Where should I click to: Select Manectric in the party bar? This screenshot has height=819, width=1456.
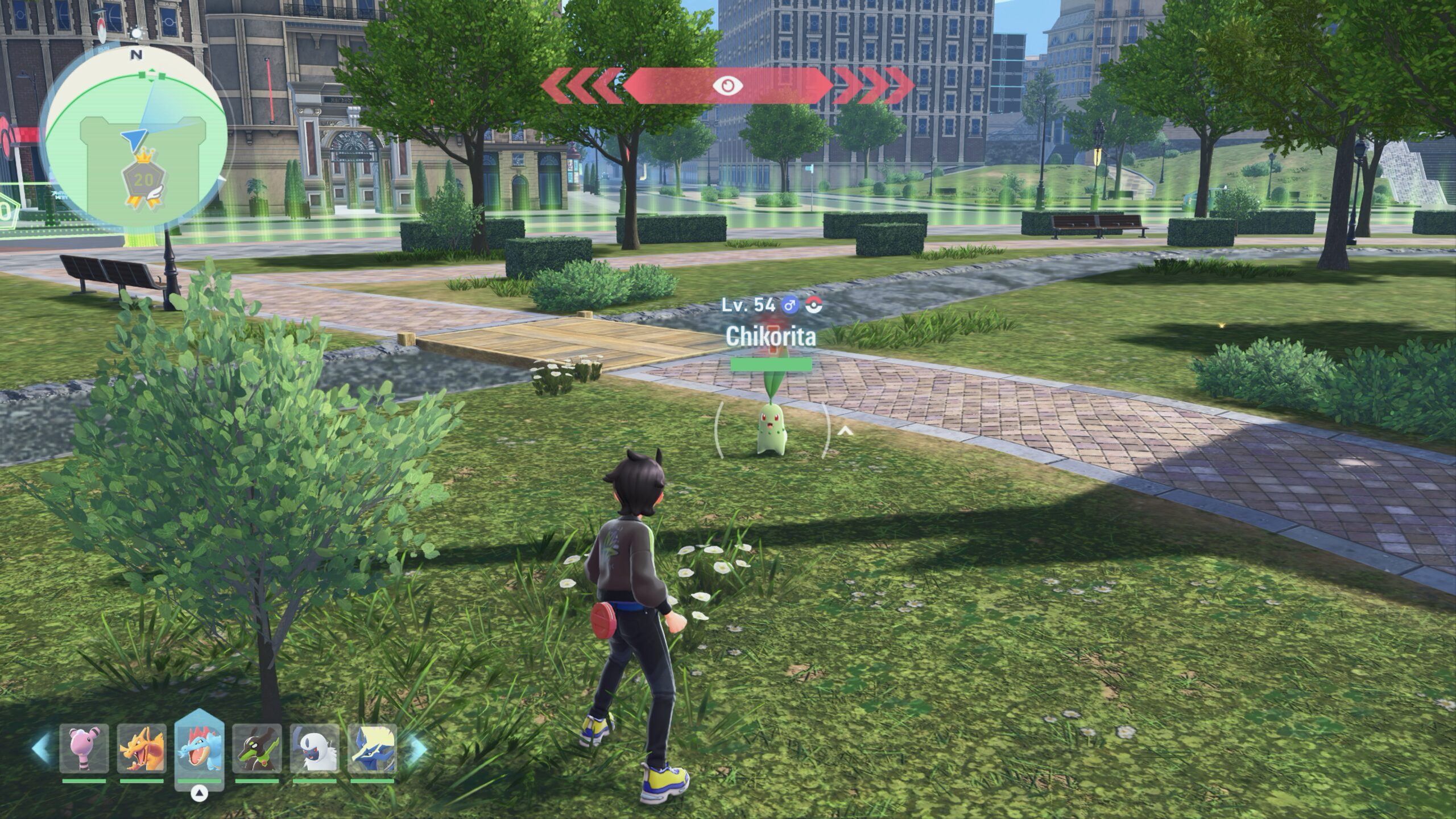click(x=372, y=748)
